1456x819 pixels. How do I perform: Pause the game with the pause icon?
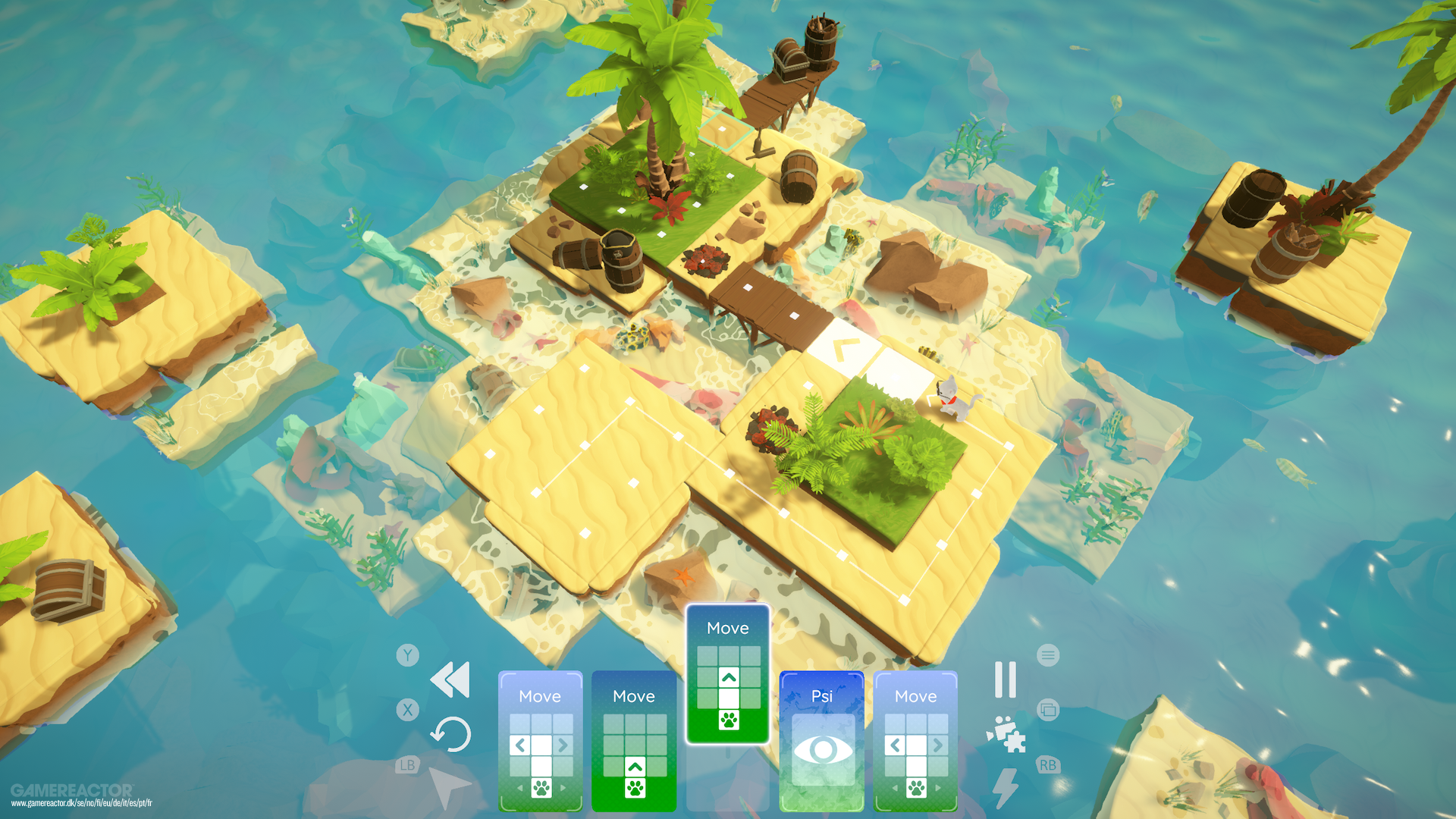1005,680
